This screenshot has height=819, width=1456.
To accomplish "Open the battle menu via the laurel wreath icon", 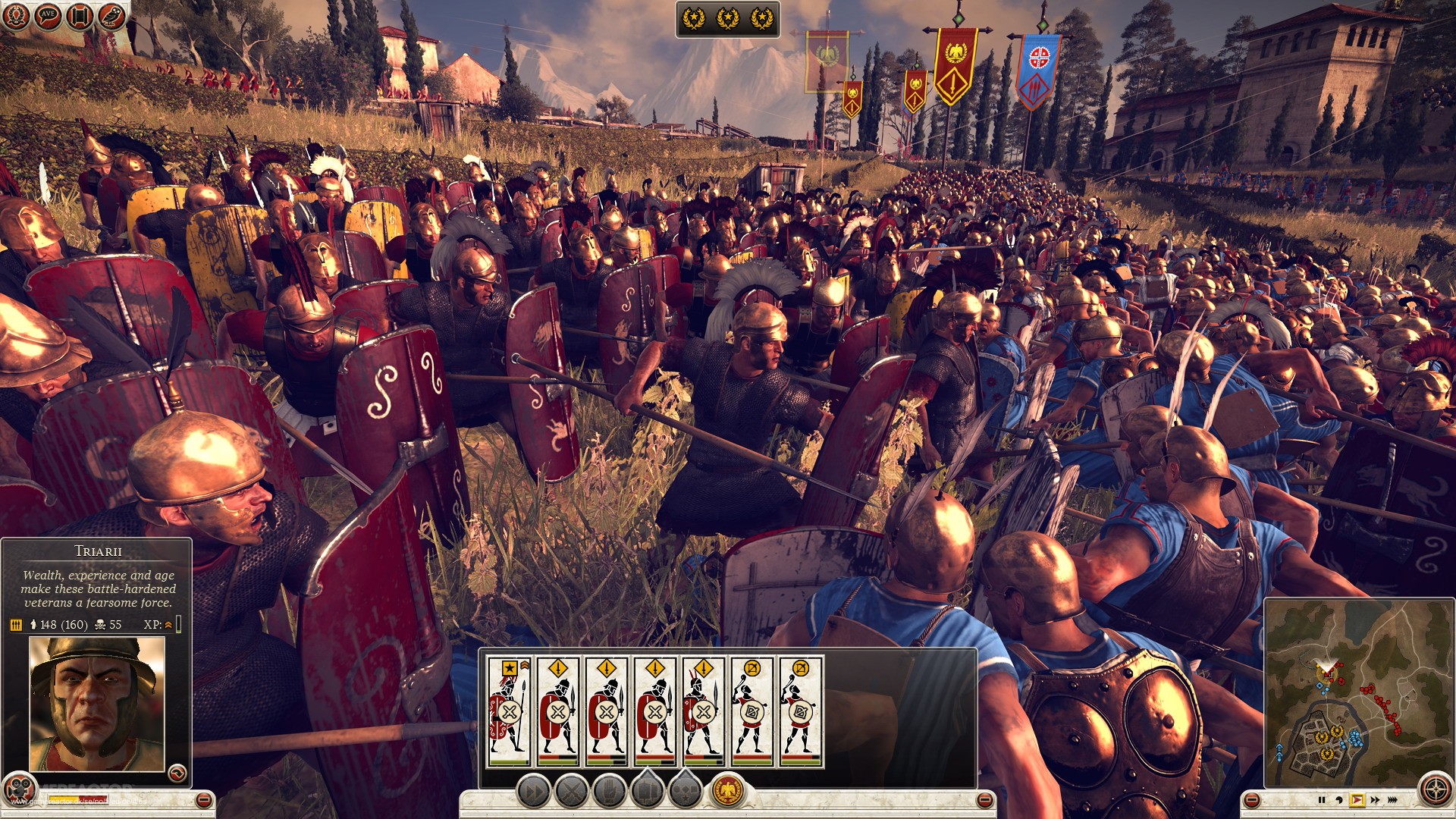I will point(16,14).
